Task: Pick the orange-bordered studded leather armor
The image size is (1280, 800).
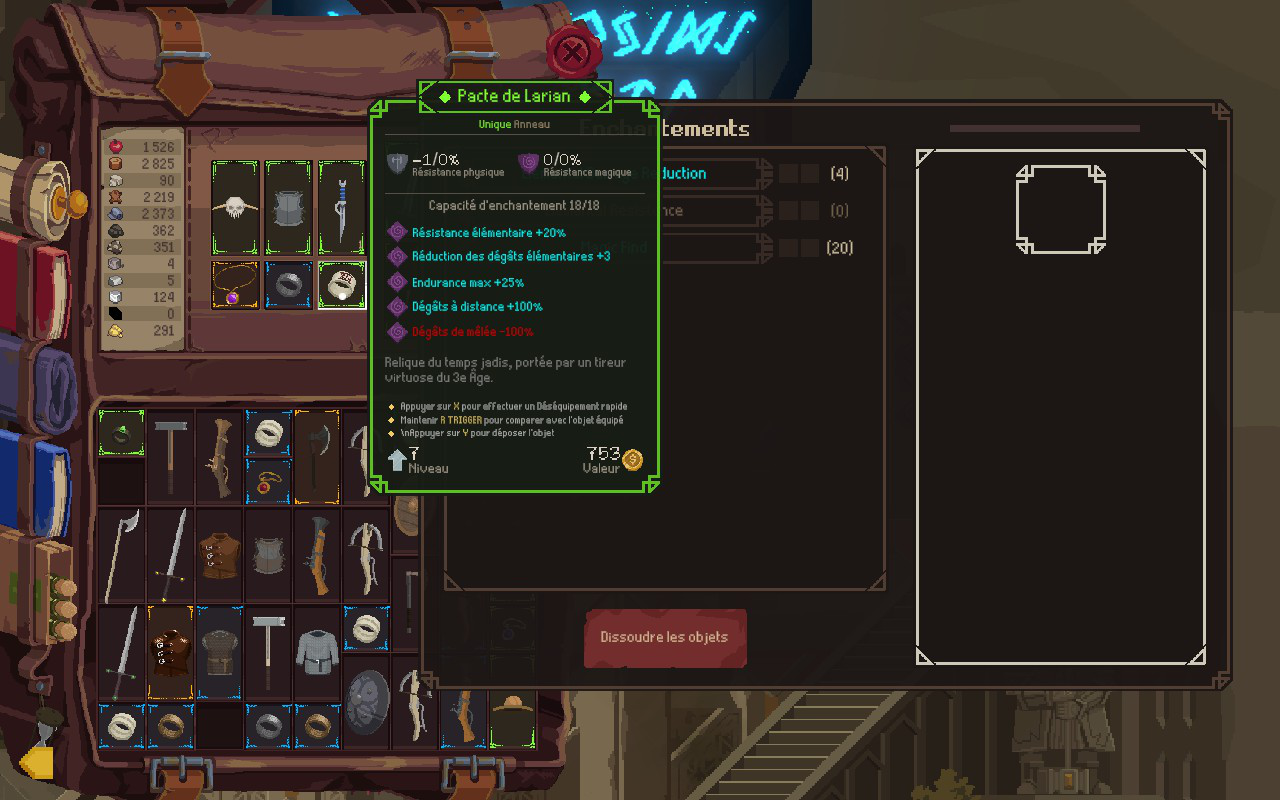Action: tap(171, 651)
